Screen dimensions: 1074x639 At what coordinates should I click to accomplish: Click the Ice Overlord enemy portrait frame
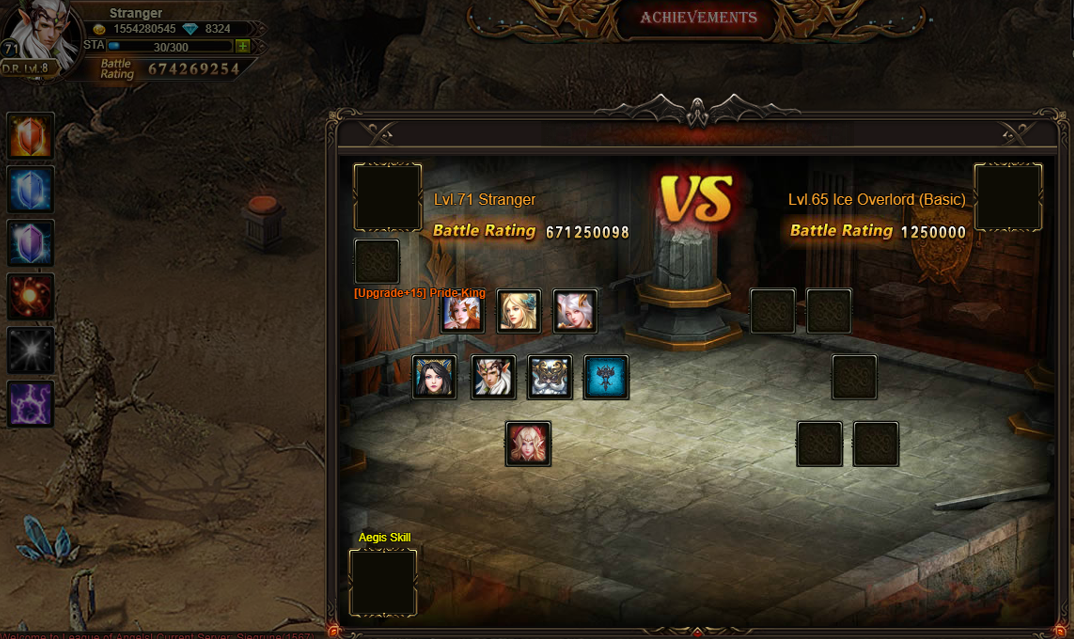coord(1008,197)
